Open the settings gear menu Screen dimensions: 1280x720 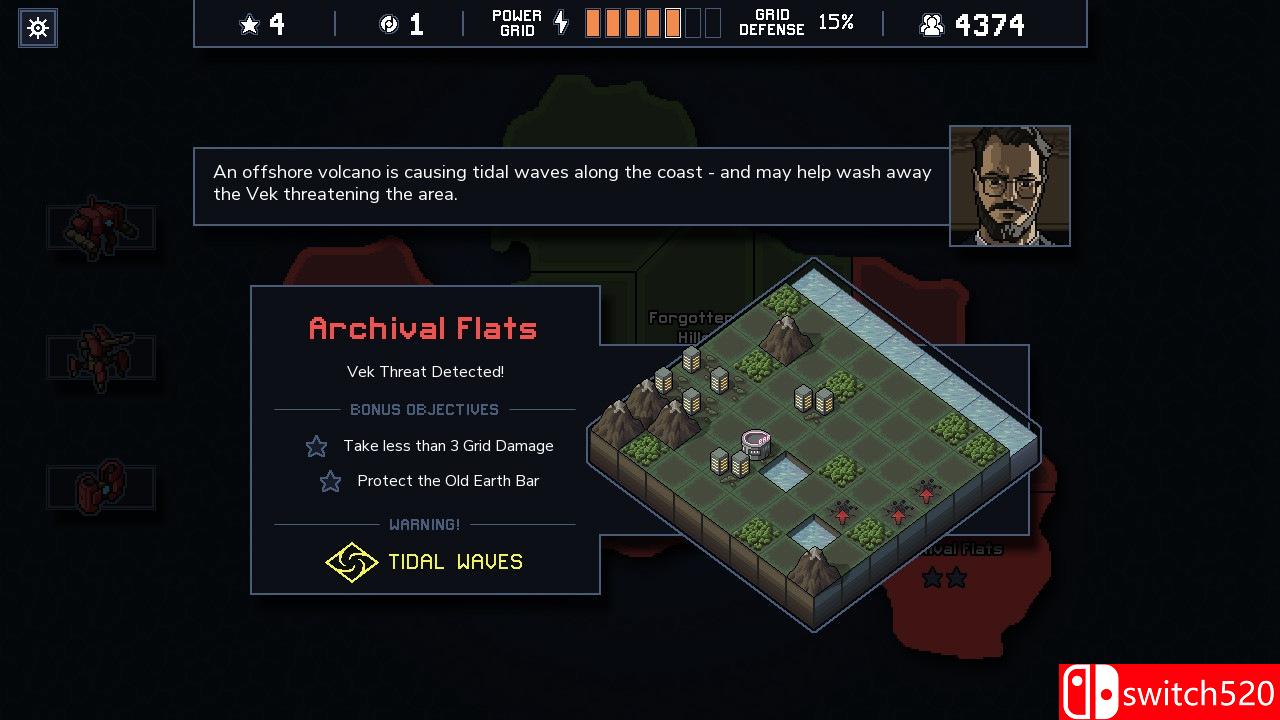click(x=37, y=27)
